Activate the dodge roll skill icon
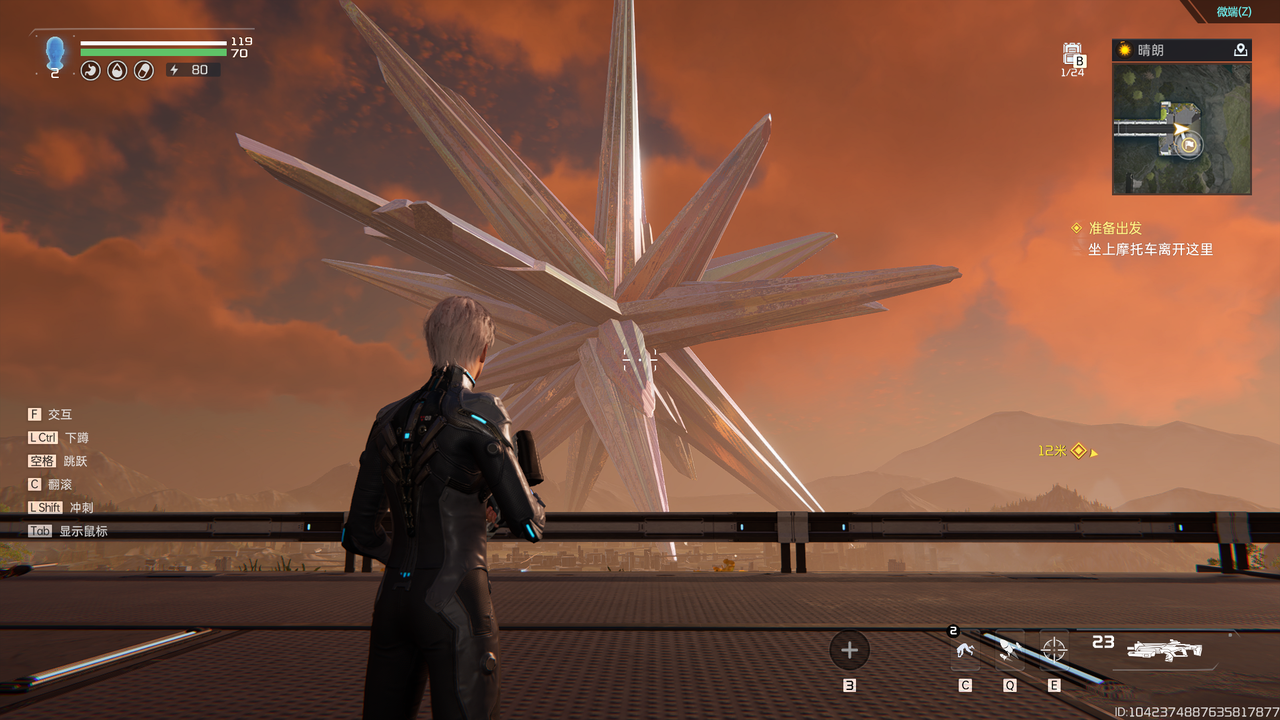Image resolution: width=1280 pixels, height=720 pixels. click(965, 651)
